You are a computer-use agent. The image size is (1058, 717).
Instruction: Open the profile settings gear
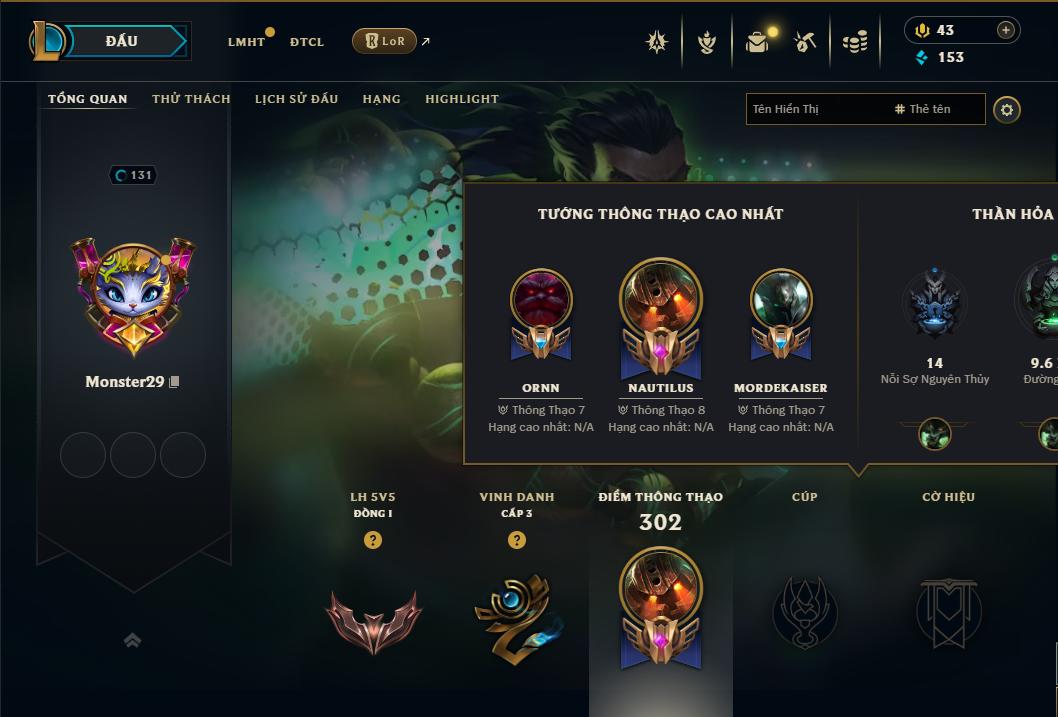click(1007, 109)
